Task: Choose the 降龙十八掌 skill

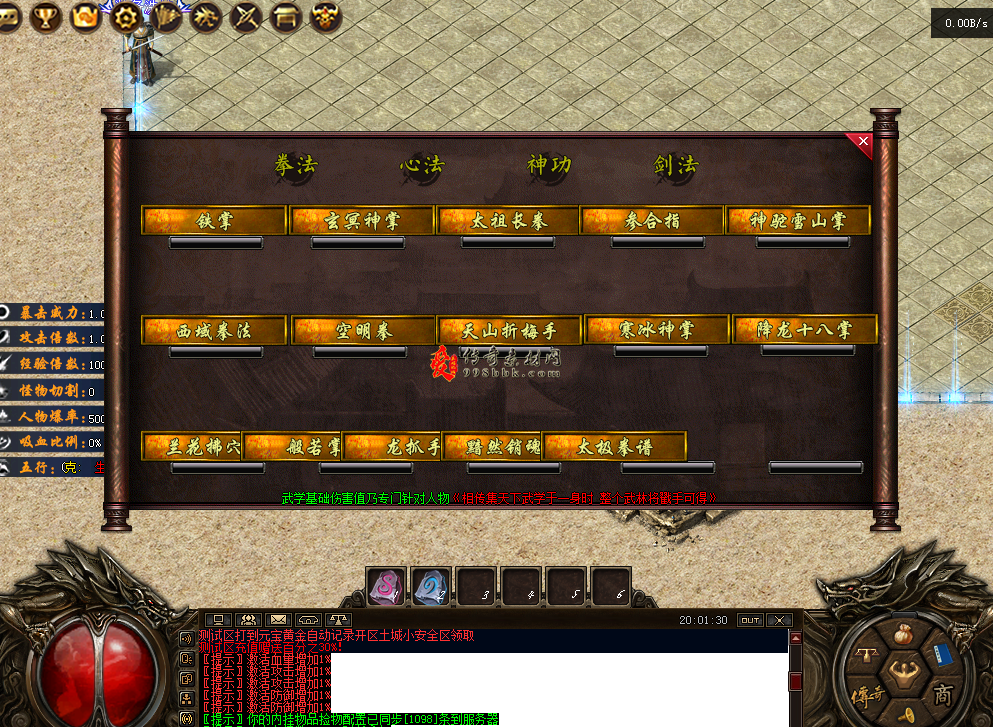Action: pyautogui.click(x=805, y=329)
